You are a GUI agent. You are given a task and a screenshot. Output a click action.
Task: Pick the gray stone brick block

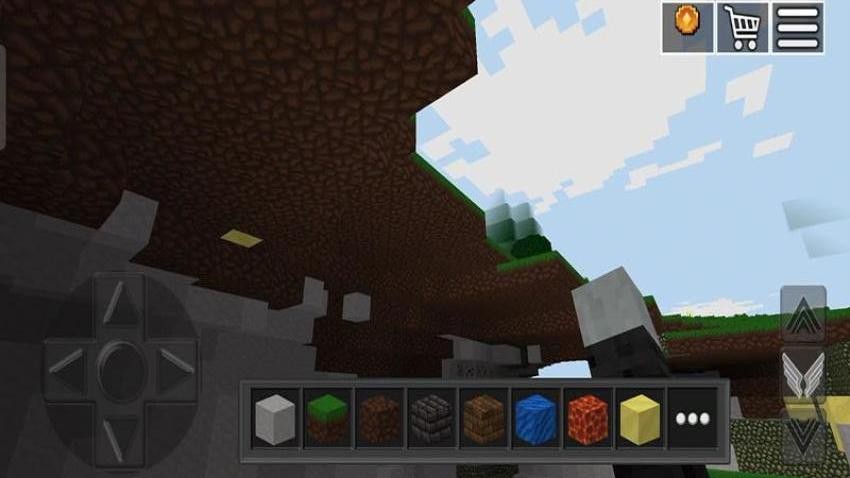point(429,415)
